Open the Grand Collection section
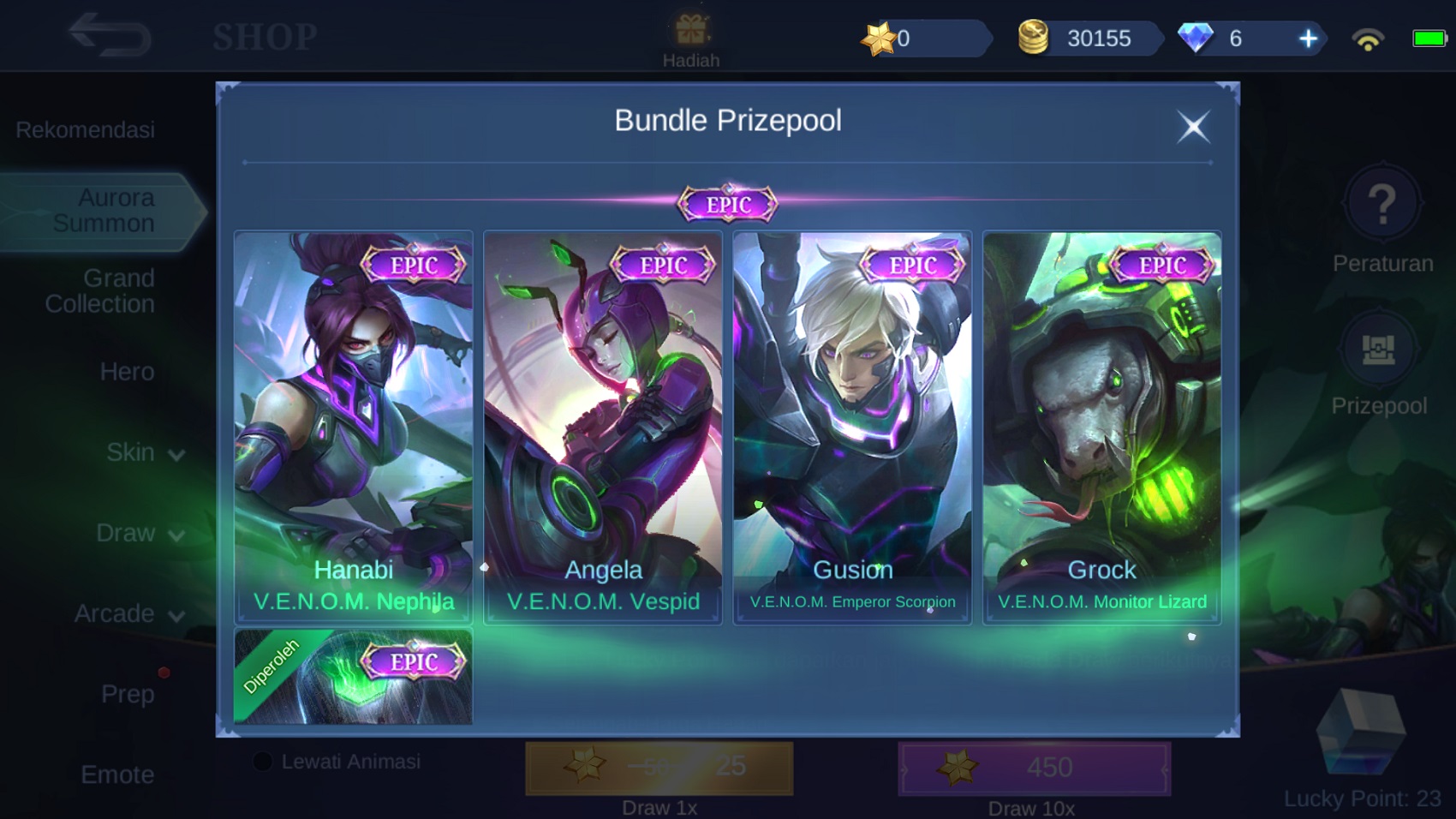This screenshot has width=1456, height=819. coord(100,290)
